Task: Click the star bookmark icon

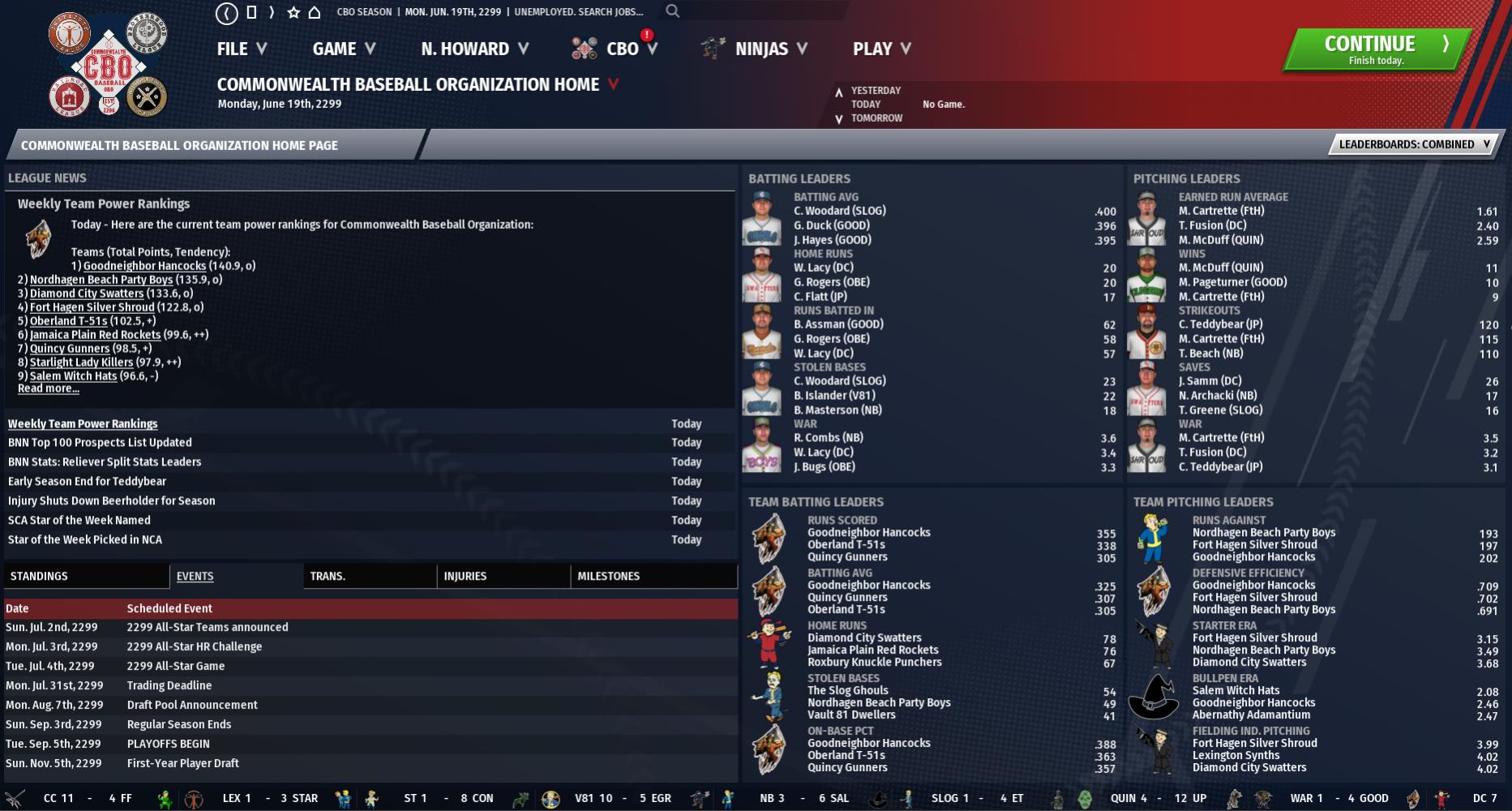Action: (293, 12)
